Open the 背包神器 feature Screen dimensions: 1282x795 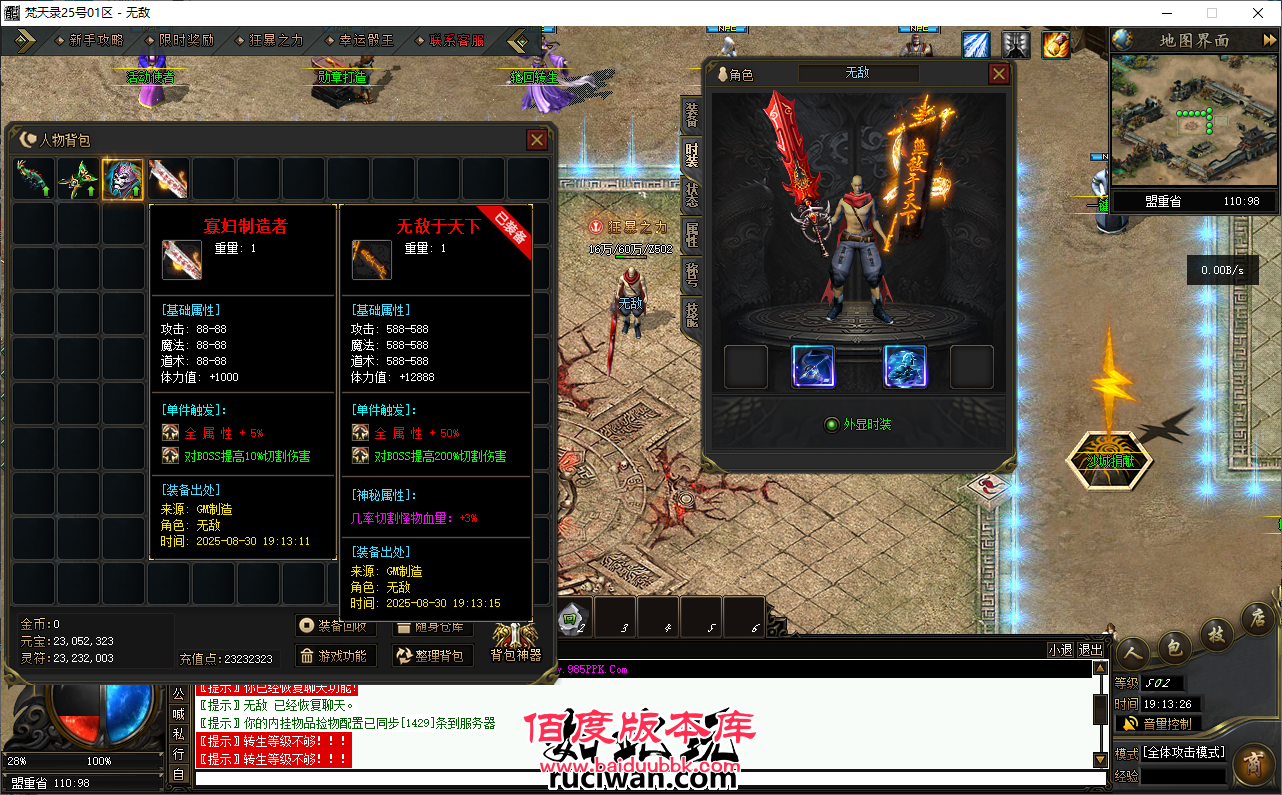tap(516, 642)
